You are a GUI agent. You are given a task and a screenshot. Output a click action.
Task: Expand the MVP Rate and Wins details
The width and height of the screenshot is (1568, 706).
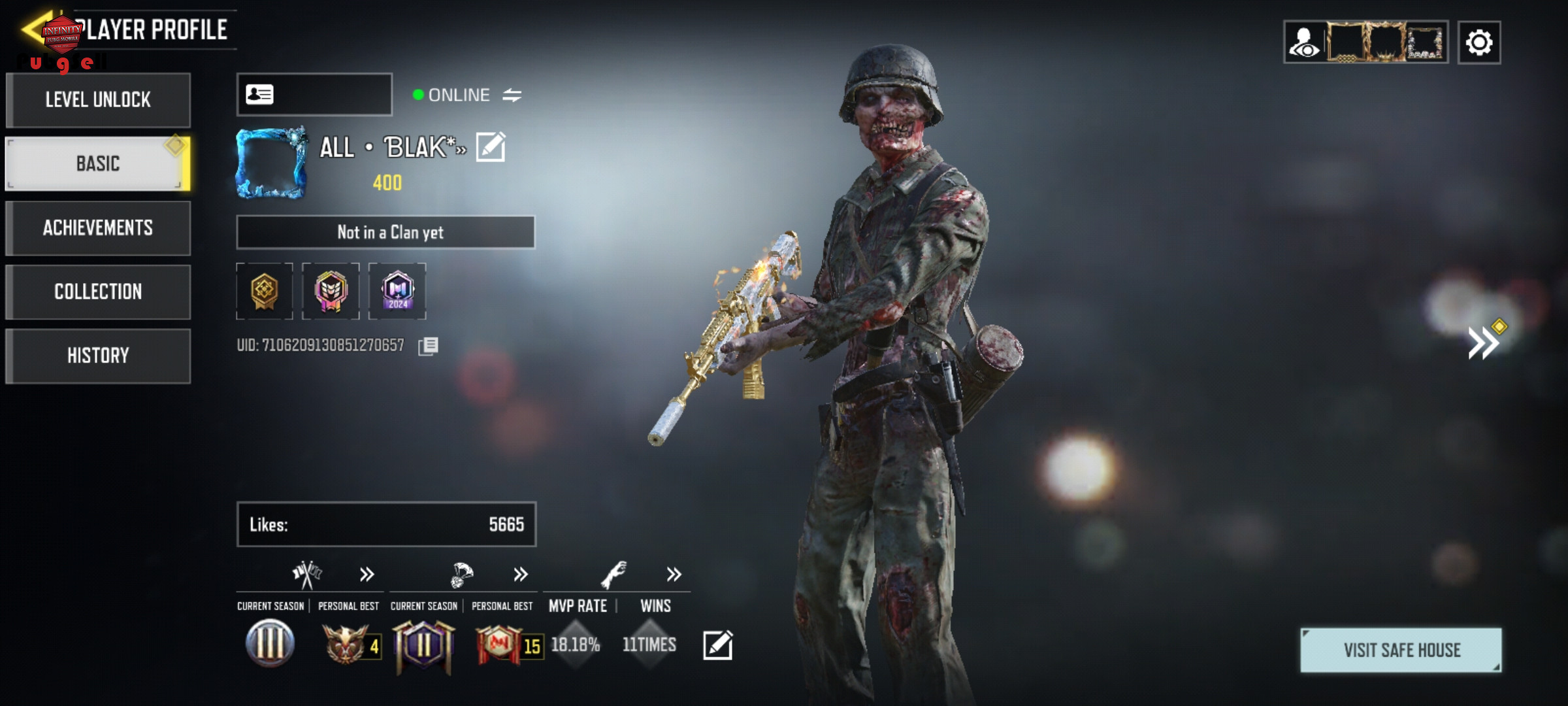pyautogui.click(x=674, y=575)
